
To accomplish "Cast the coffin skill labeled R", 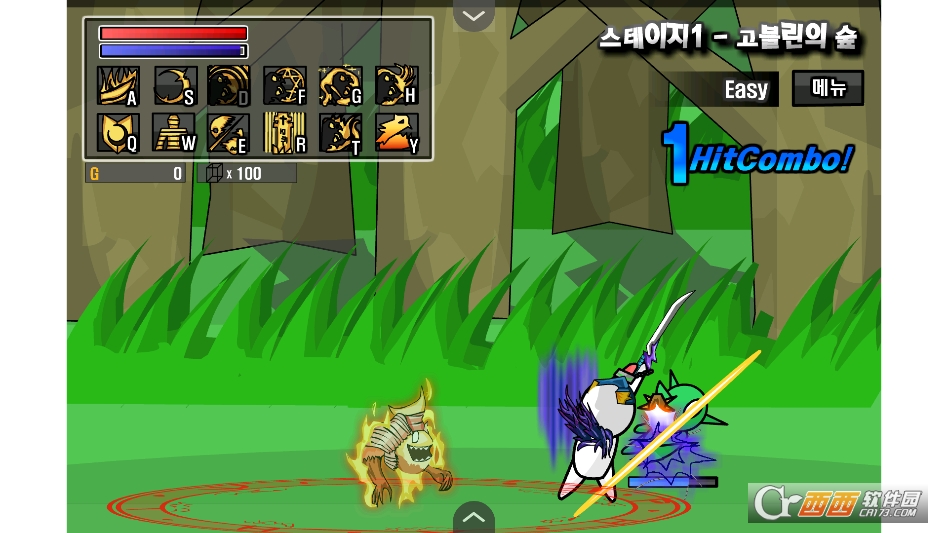I will (x=285, y=133).
